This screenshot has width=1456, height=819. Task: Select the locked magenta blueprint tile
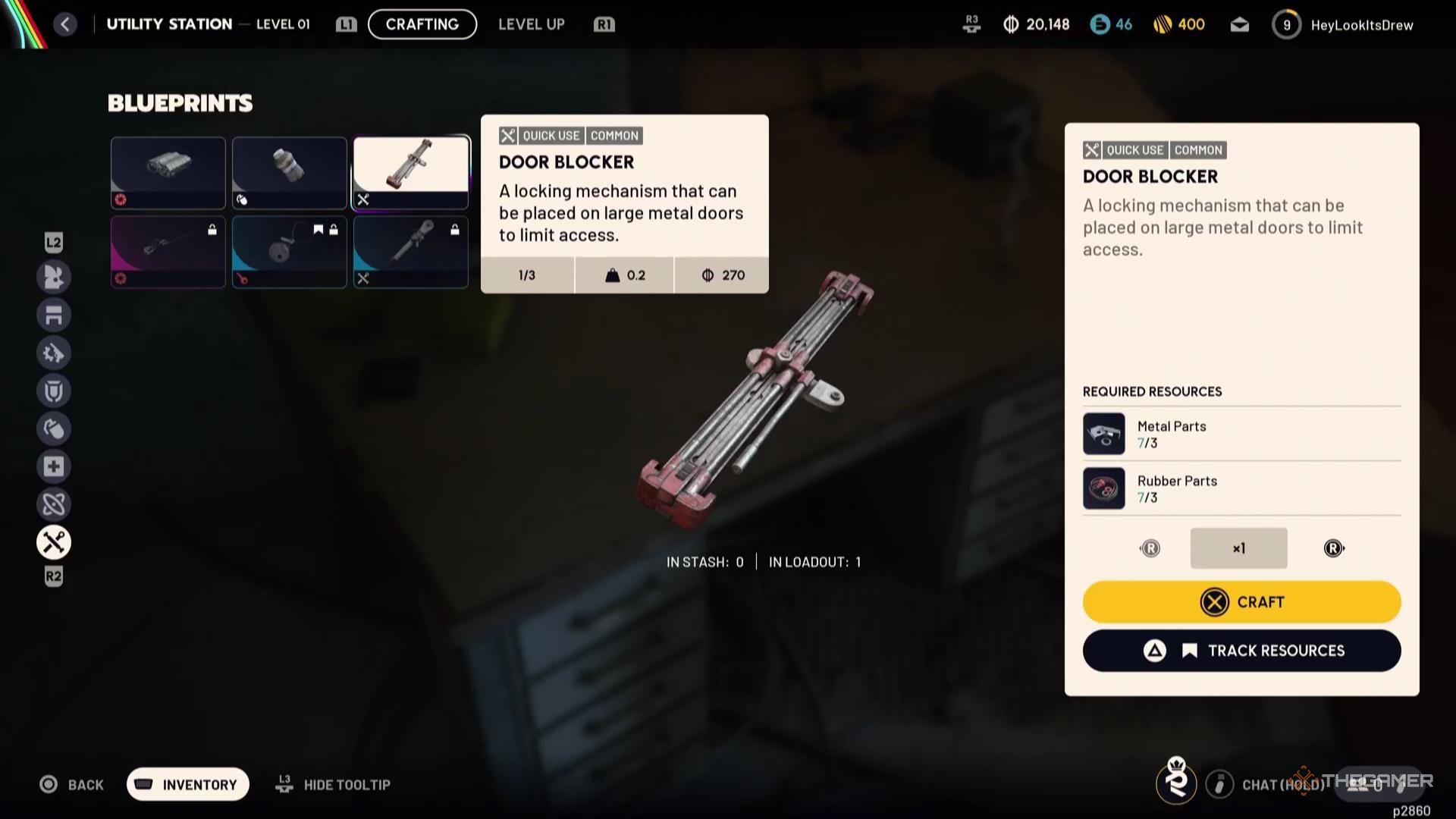click(168, 252)
